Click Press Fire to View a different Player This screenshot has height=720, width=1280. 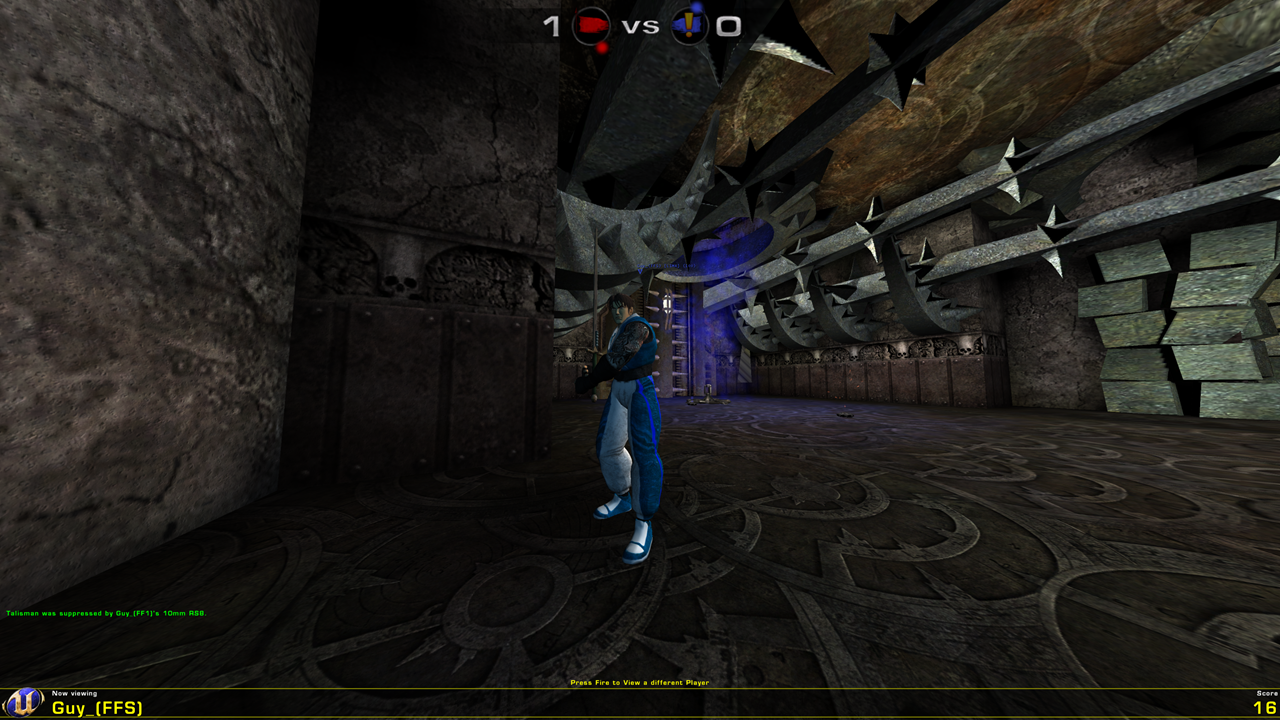(639, 681)
